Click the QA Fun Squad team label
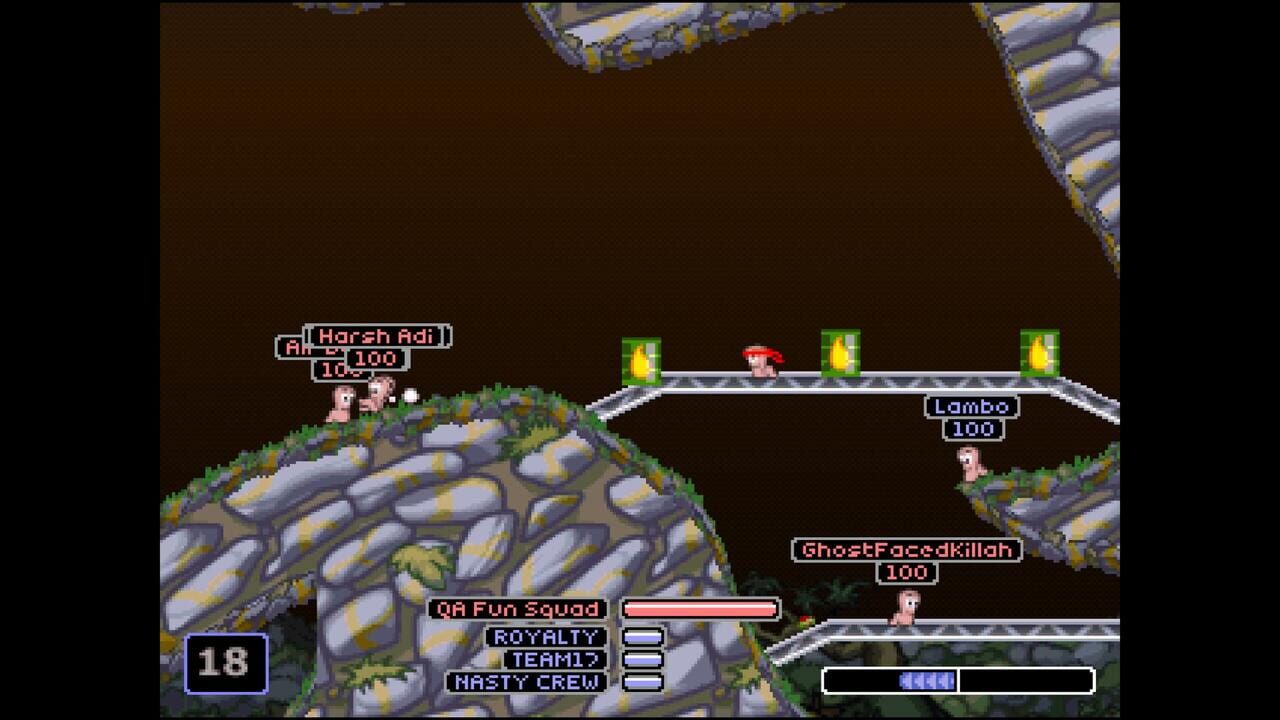The height and width of the screenshot is (720, 1280). pos(519,609)
